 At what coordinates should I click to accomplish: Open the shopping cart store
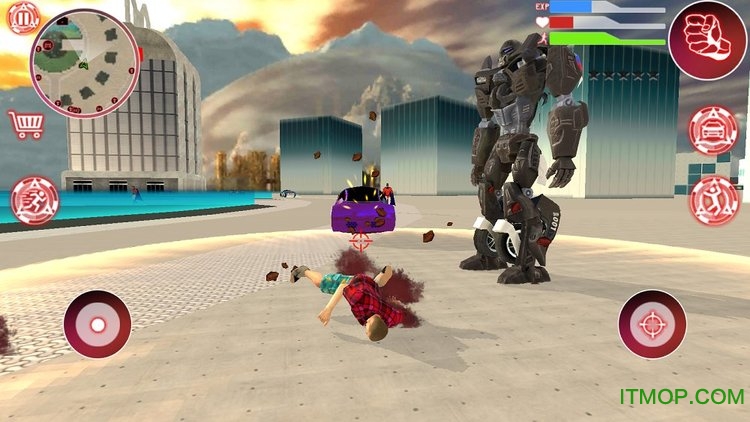24,124
